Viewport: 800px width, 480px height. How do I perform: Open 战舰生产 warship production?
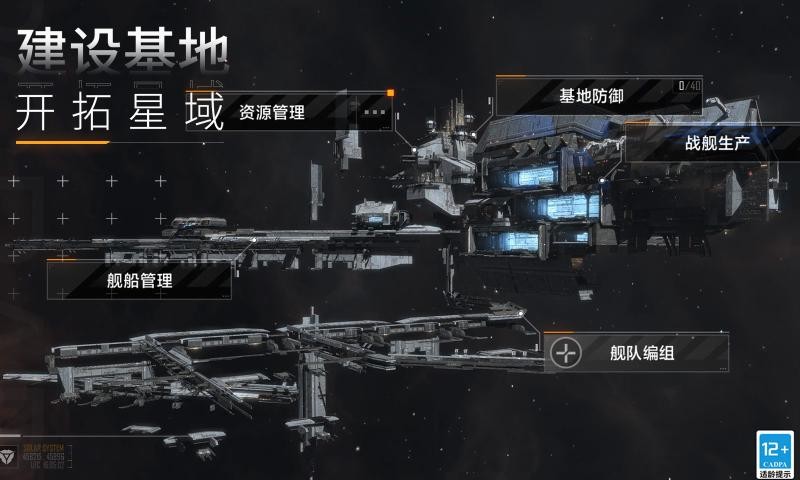coord(718,143)
